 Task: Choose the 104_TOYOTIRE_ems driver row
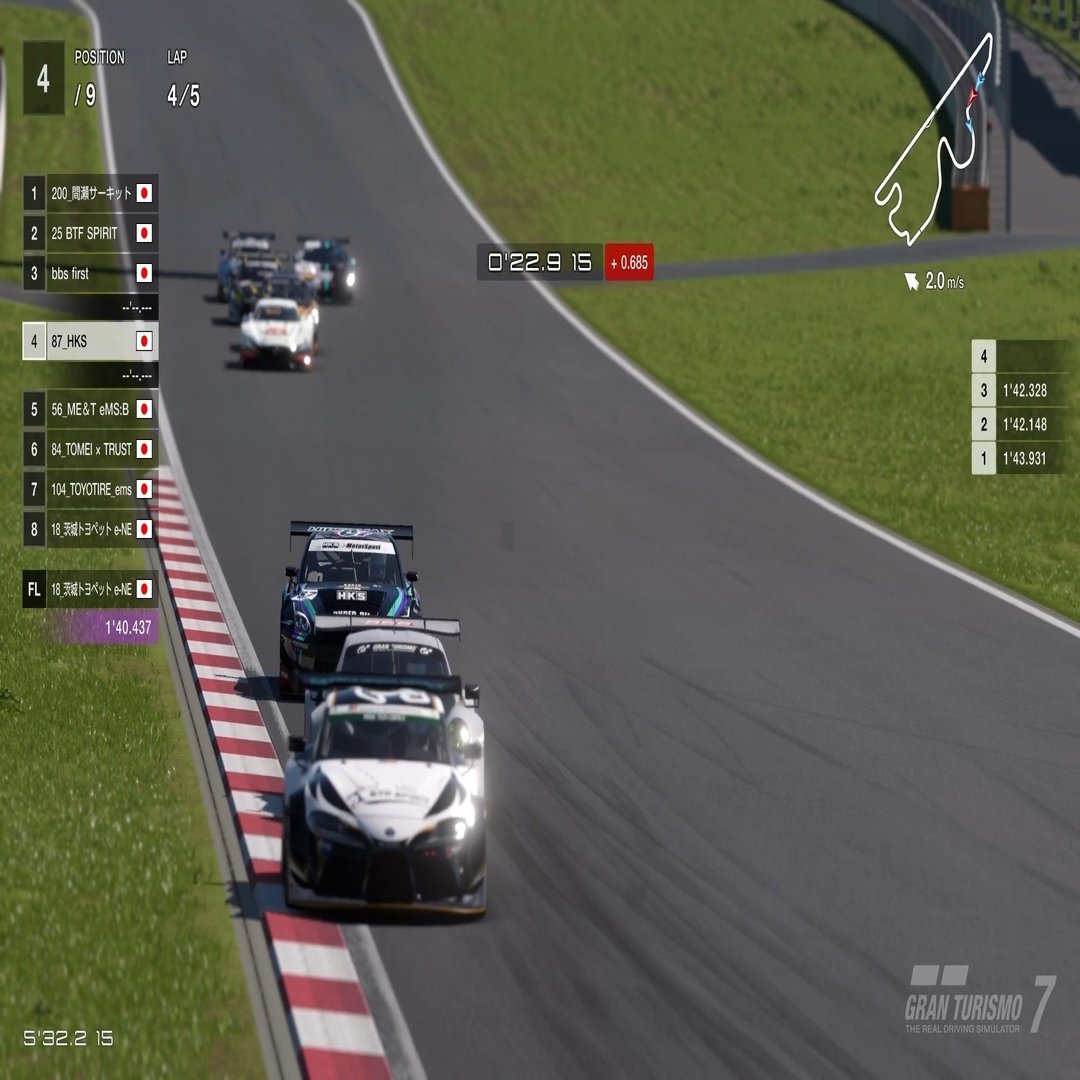(91, 489)
